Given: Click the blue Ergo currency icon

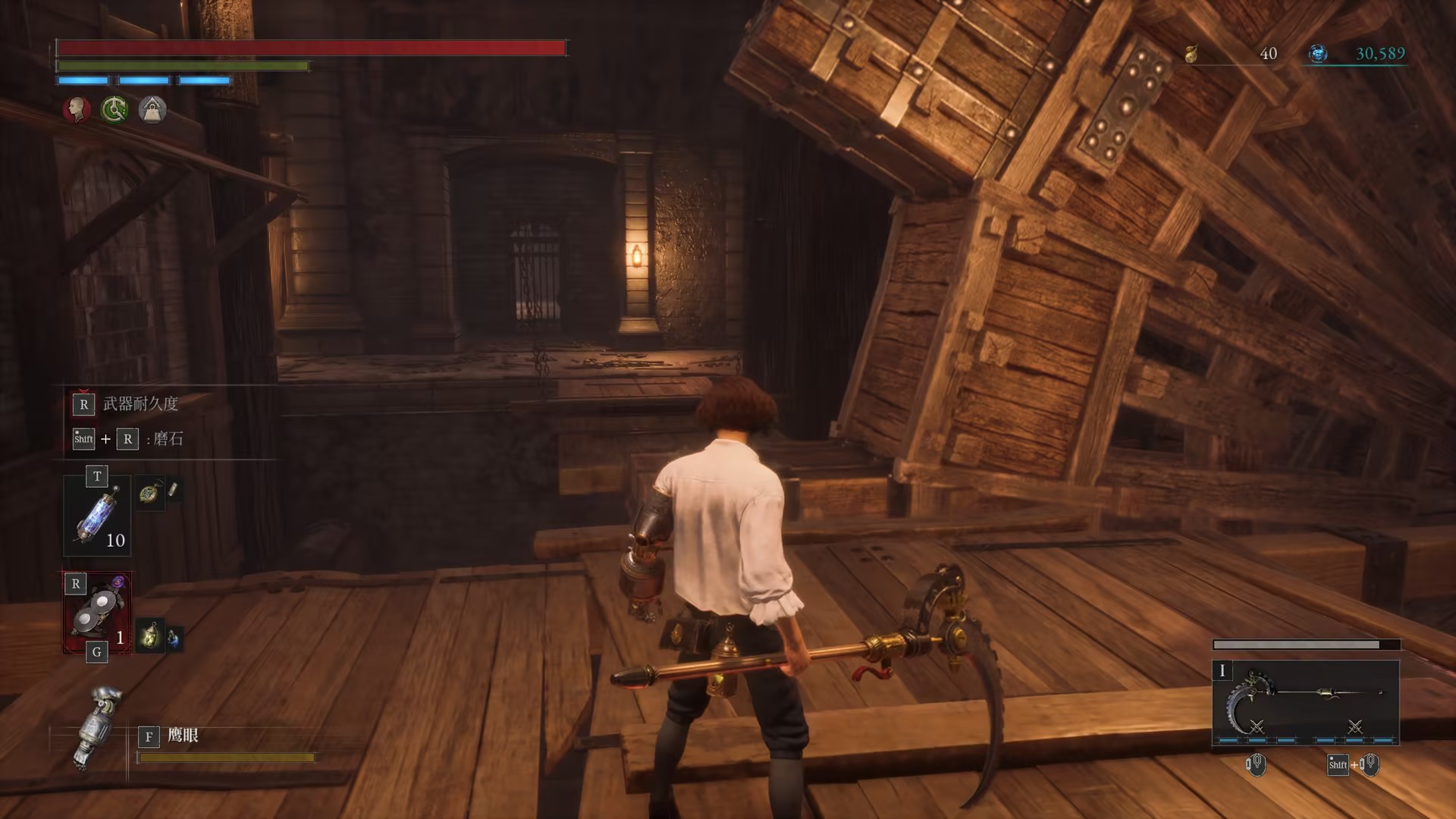Looking at the screenshot, I should (x=1318, y=54).
